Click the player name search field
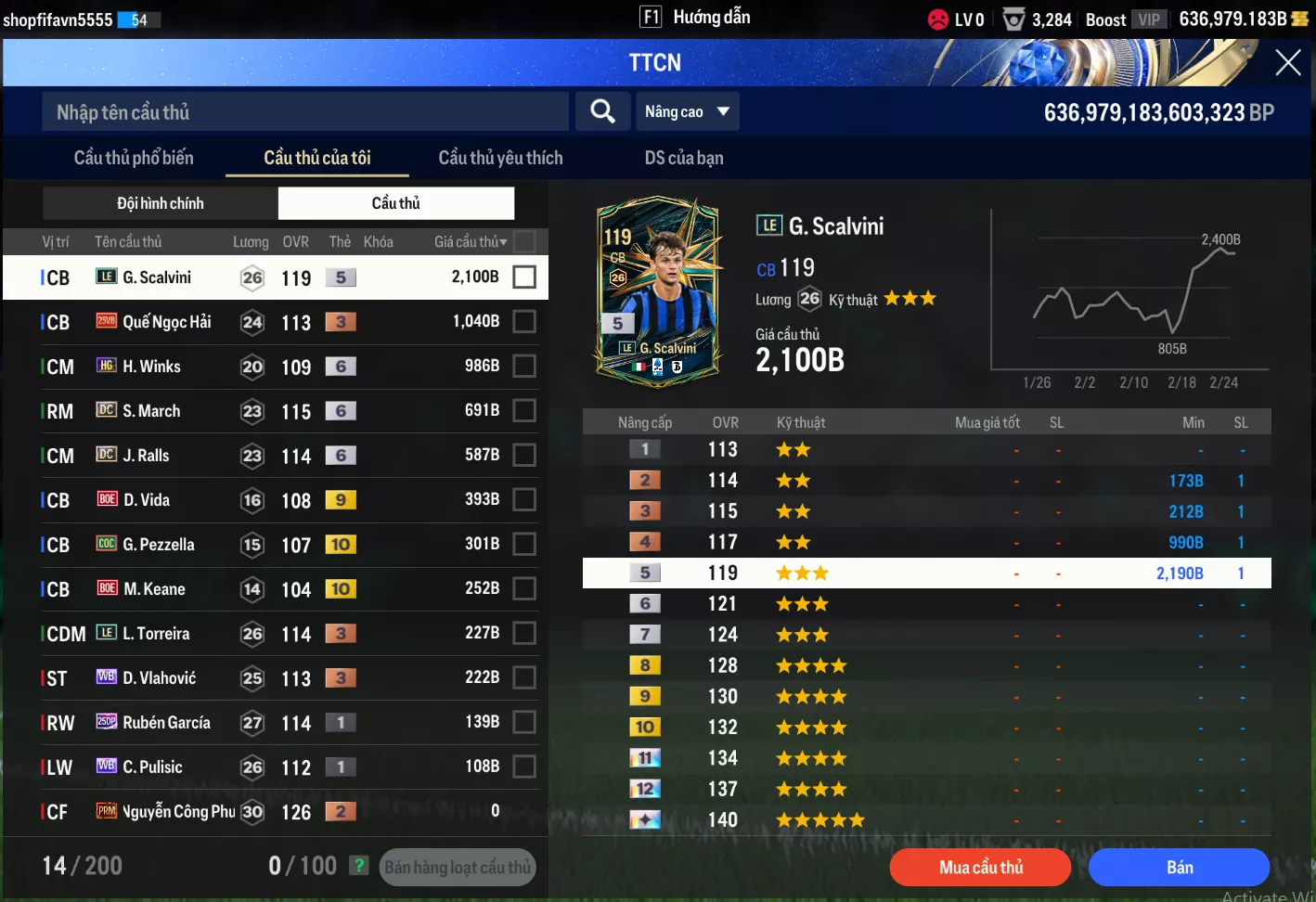The height and width of the screenshot is (902, 1316). click(x=304, y=112)
